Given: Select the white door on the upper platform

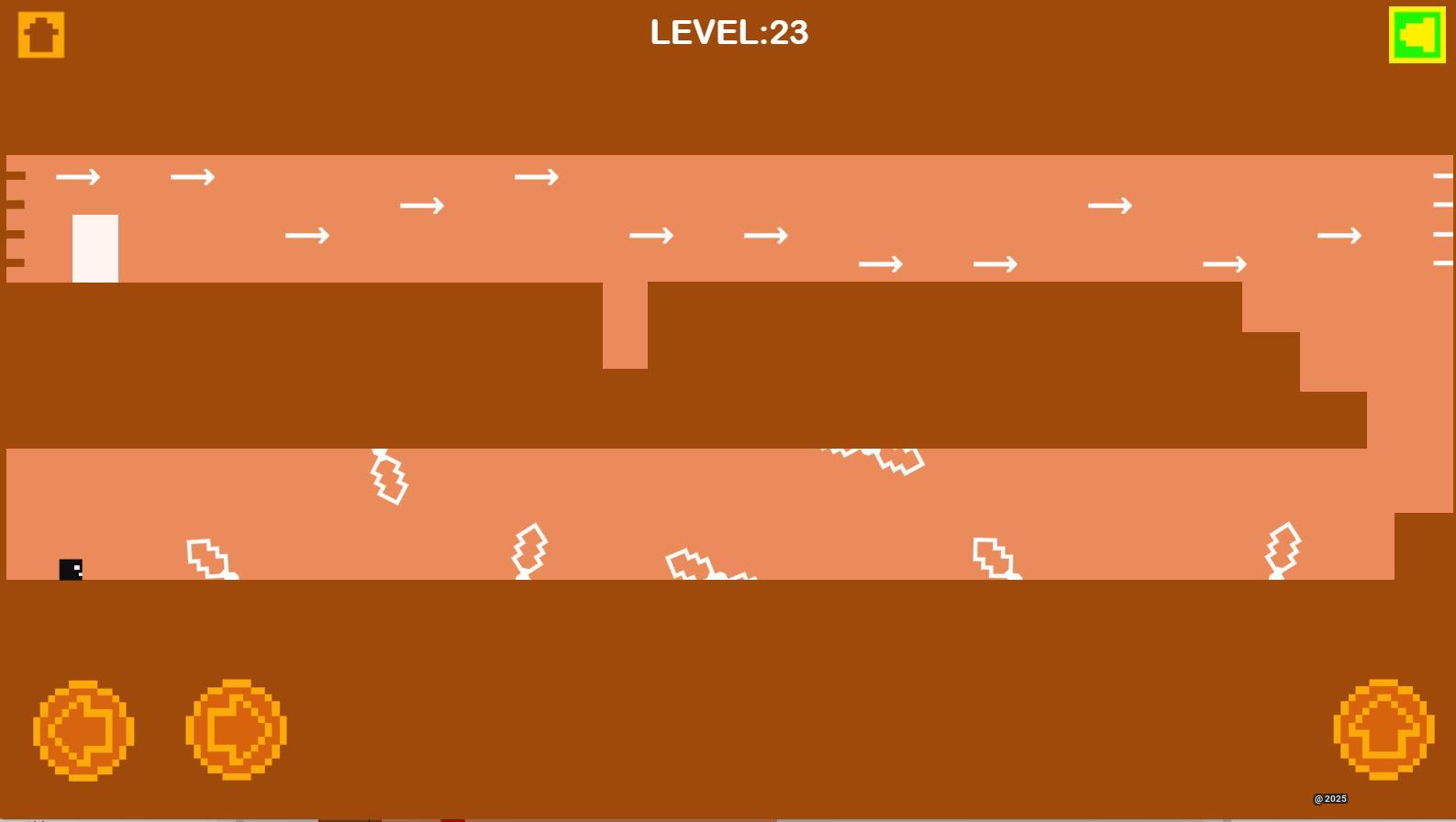Looking at the screenshot, I should [x=94, y=246].
